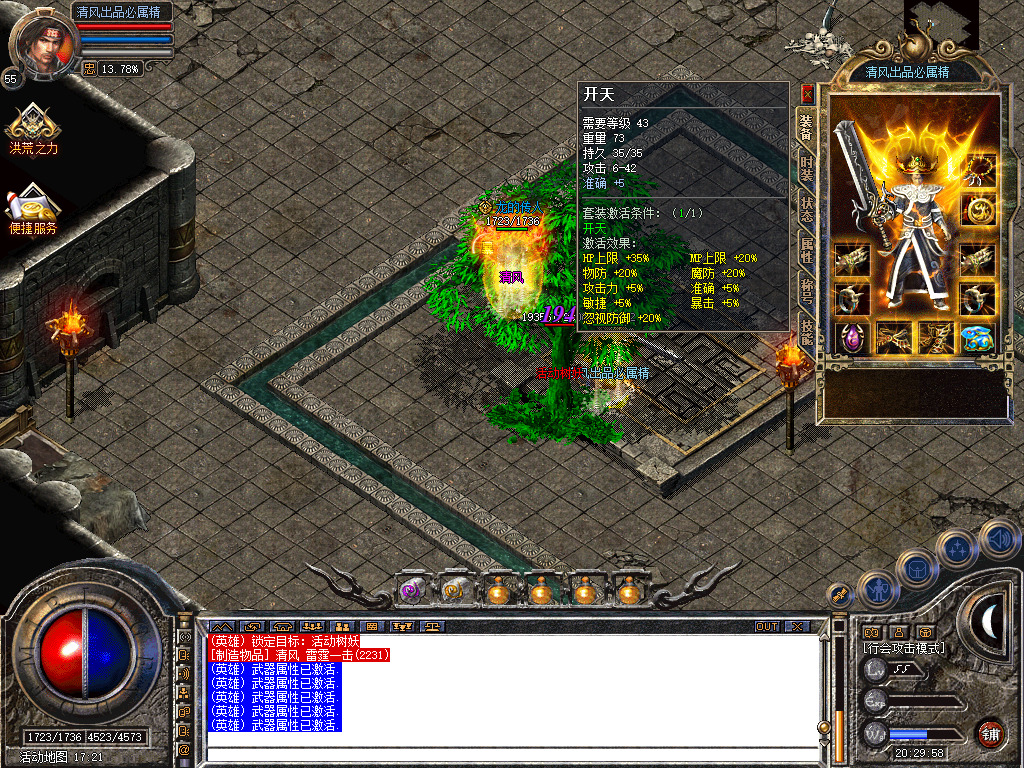Open the 洪荒之力 menu icon
The width and height of the screenshot is (1024, 768).
tap(33, 127)
